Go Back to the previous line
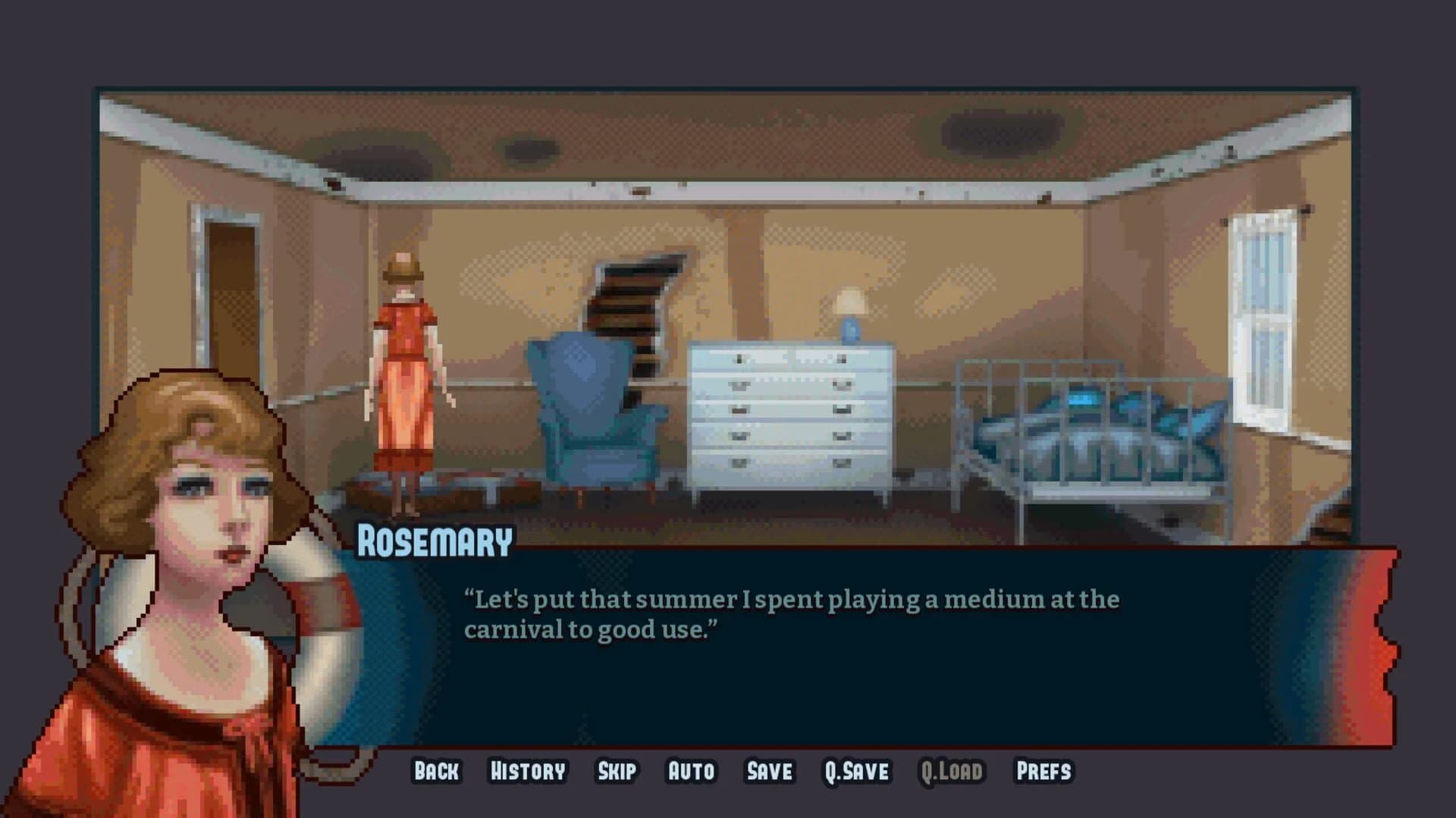Viewport: 1456px width, 818px height. pyautogui.click(x=435, y=771)
